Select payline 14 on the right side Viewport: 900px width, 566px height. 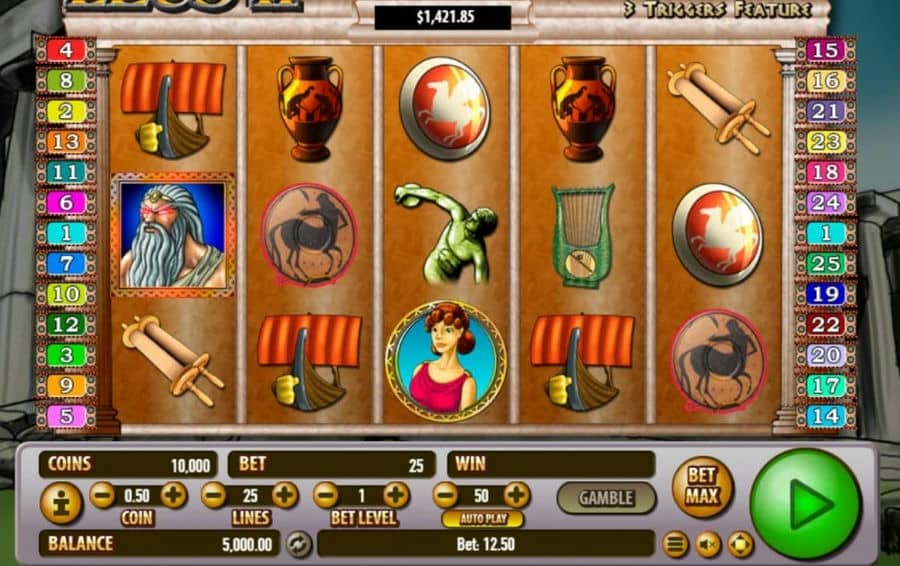[826, 415]
